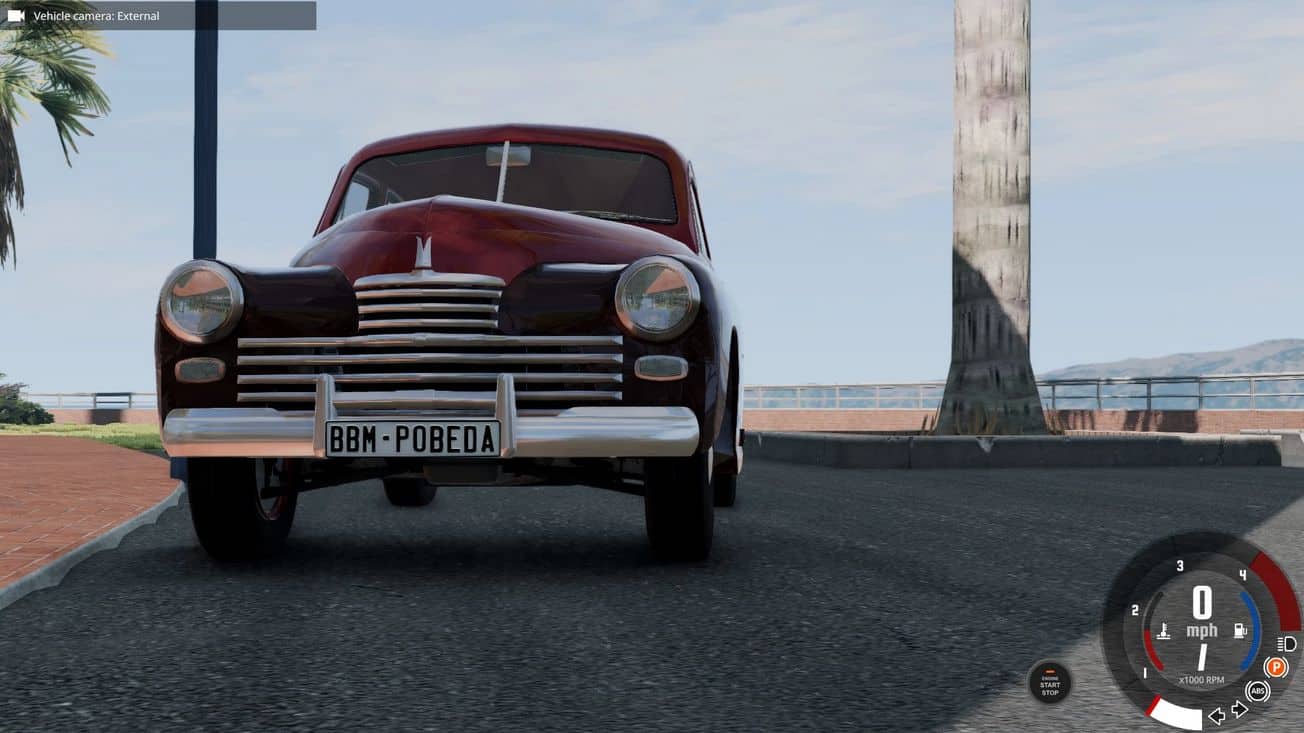Click the Engine Start Stop button
Viewport: 1304px width, 733px height.
[x=1049, y=682]
